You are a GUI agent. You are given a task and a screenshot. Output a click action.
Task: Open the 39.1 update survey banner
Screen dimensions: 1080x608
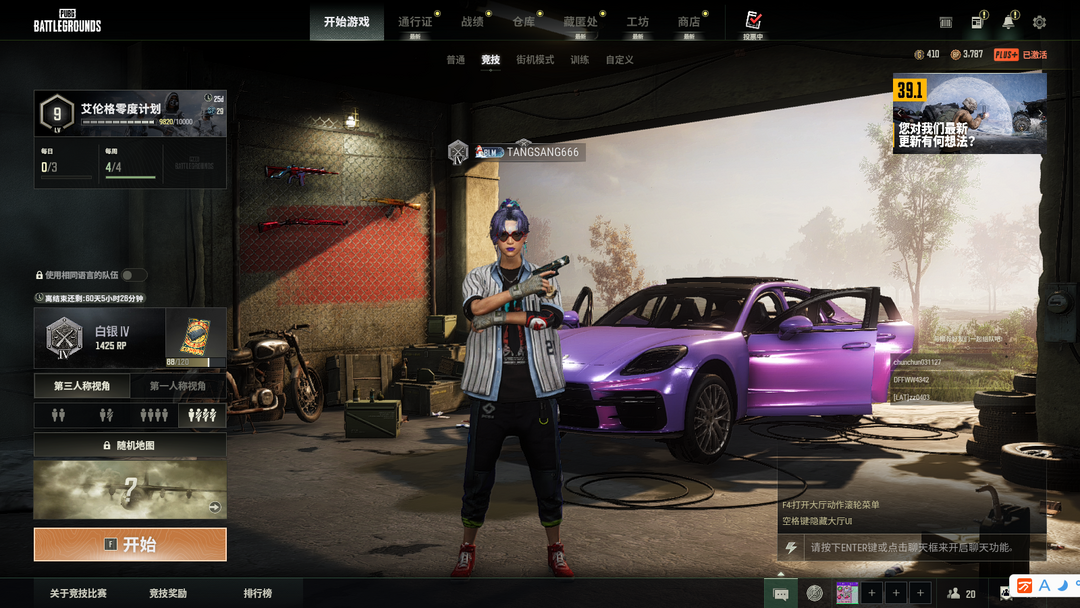969,114
